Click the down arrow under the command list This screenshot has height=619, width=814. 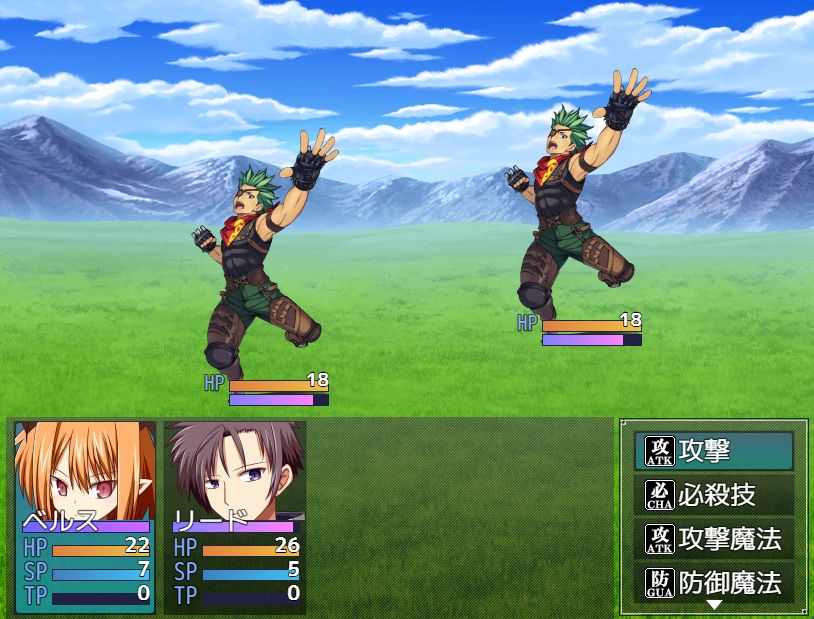[x=714, y=605]
